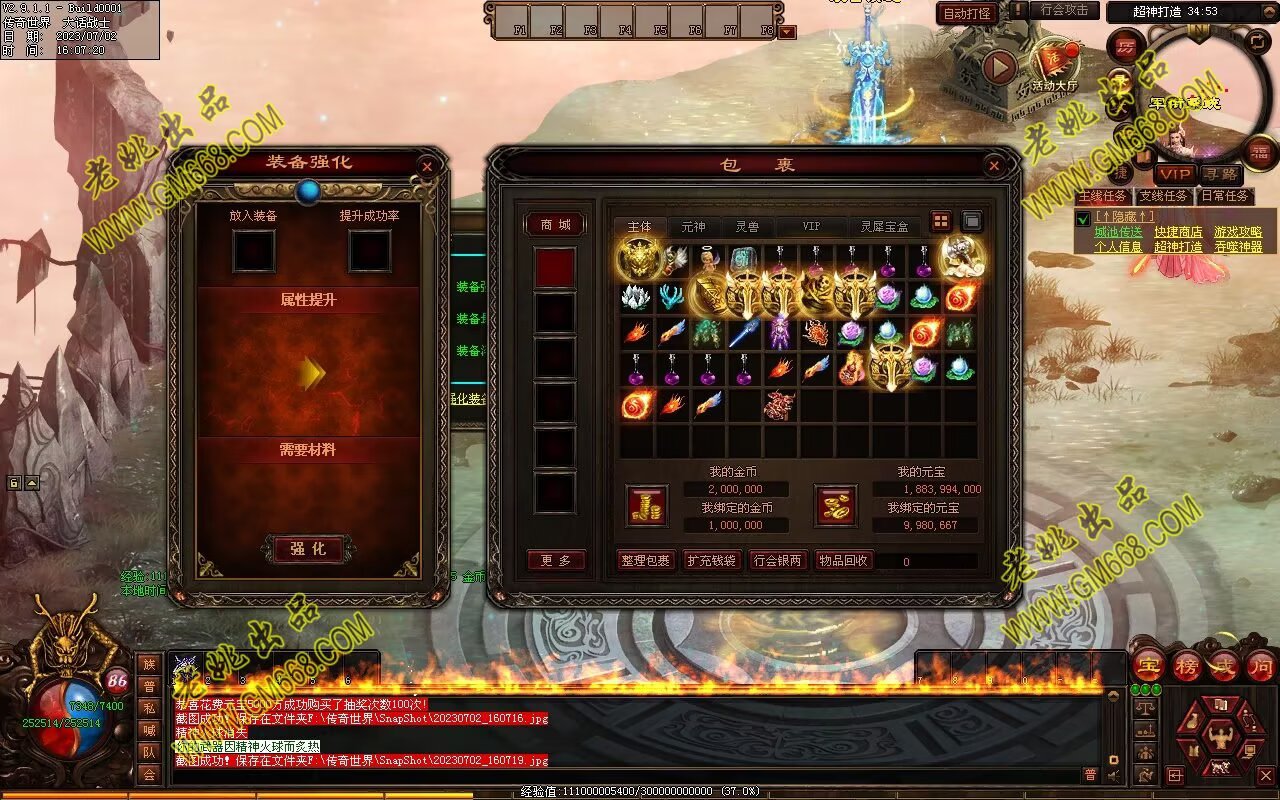
Task: Open the 商城 shop from the bag
Action: point(555,225)
